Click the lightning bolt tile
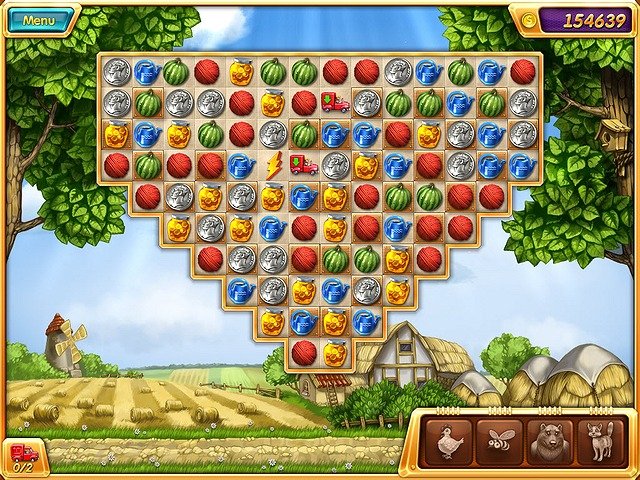Viewport: 640px width, 480px height. coord(273,165)
